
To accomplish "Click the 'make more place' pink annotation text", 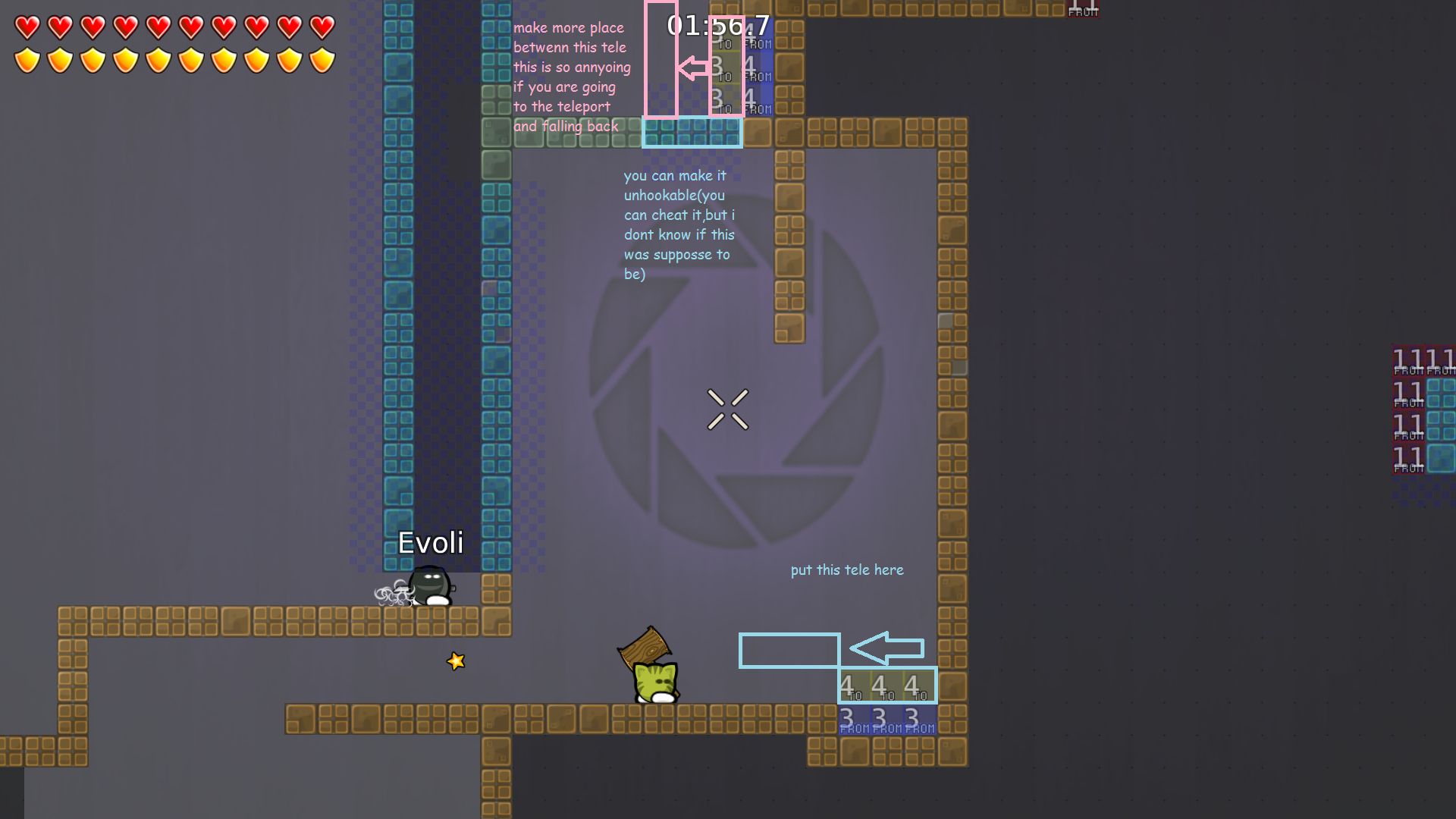I will tap(569, 27).
